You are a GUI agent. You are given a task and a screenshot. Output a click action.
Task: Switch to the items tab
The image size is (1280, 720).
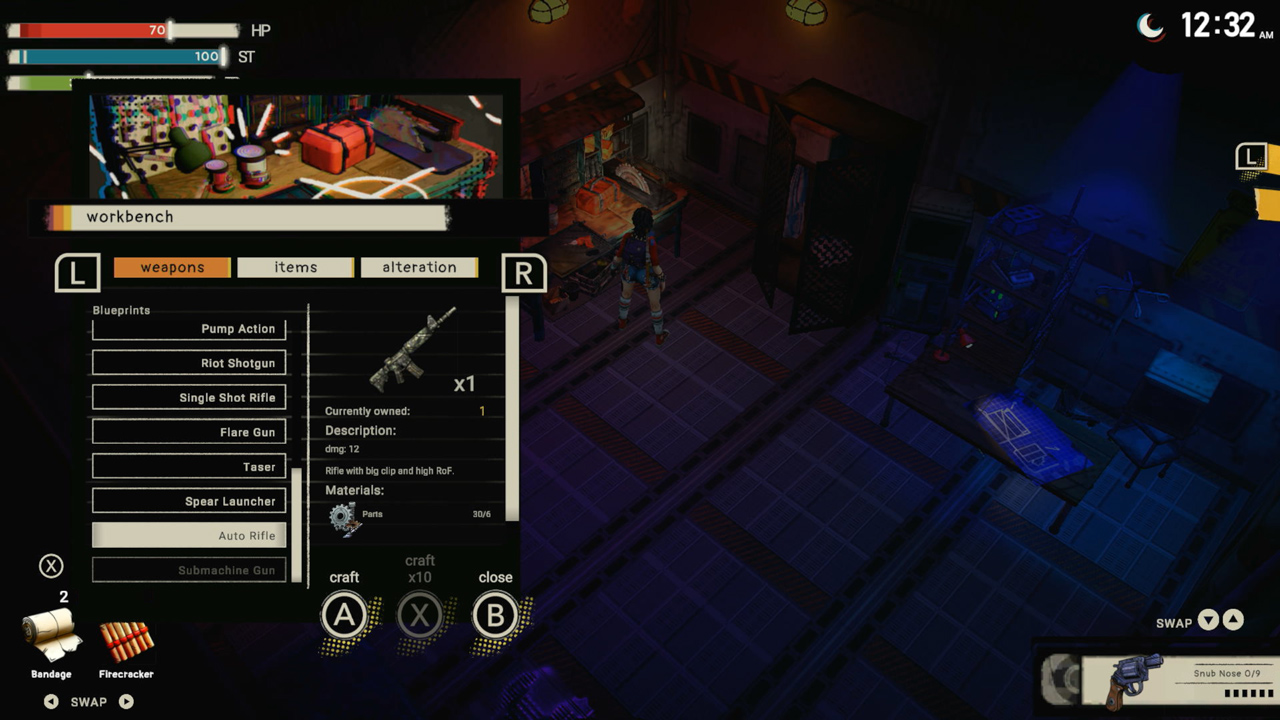pos(295,267)
